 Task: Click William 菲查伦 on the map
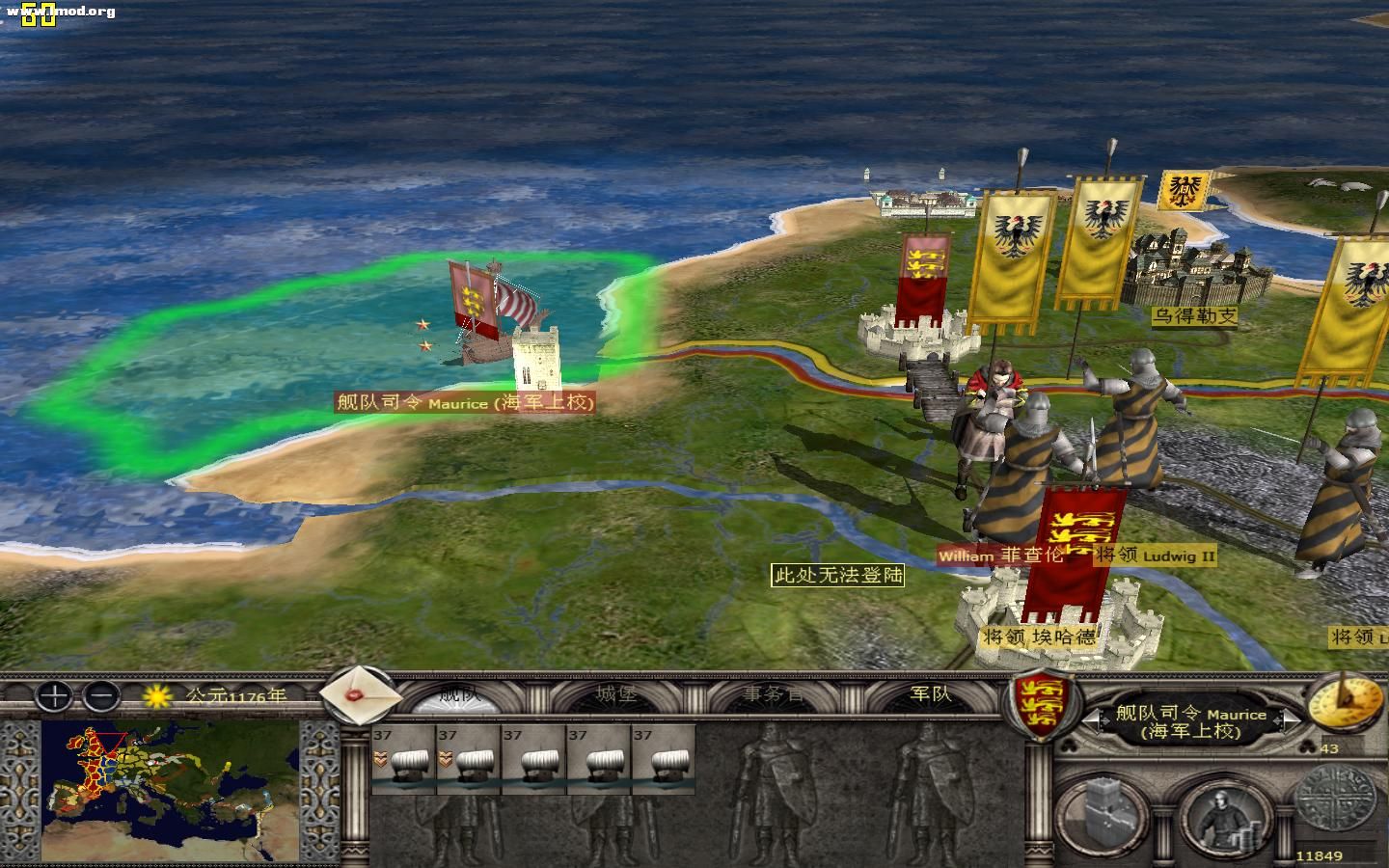[998, 556]
